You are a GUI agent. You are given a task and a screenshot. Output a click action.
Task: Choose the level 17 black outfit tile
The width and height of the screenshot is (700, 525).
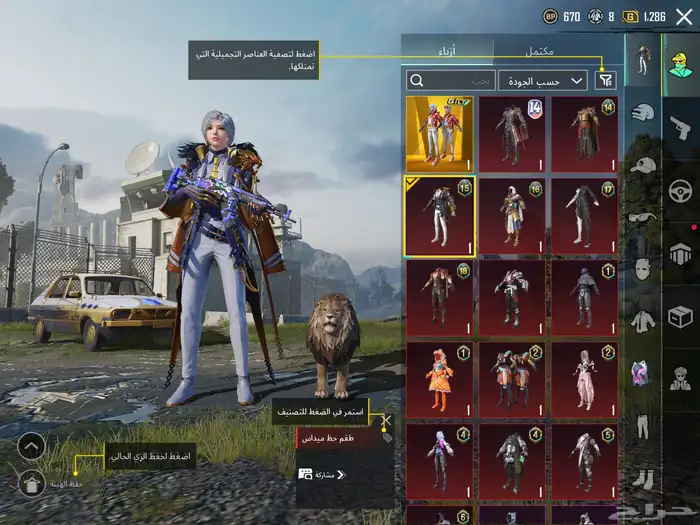tap(585, 215)
